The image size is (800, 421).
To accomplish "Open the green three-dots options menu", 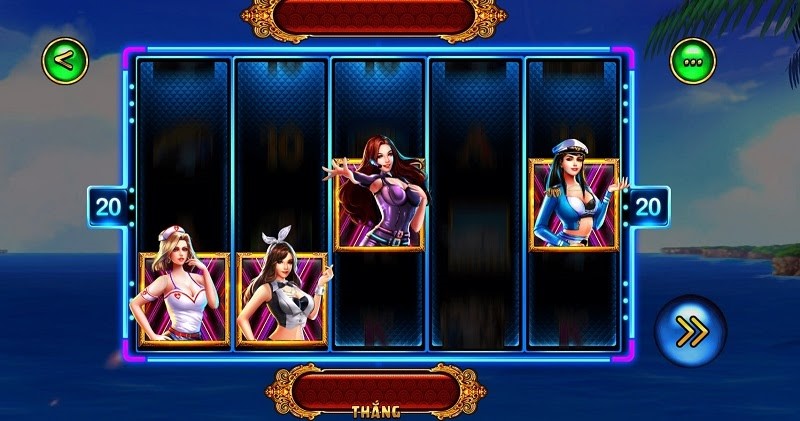I will [692, 62].
